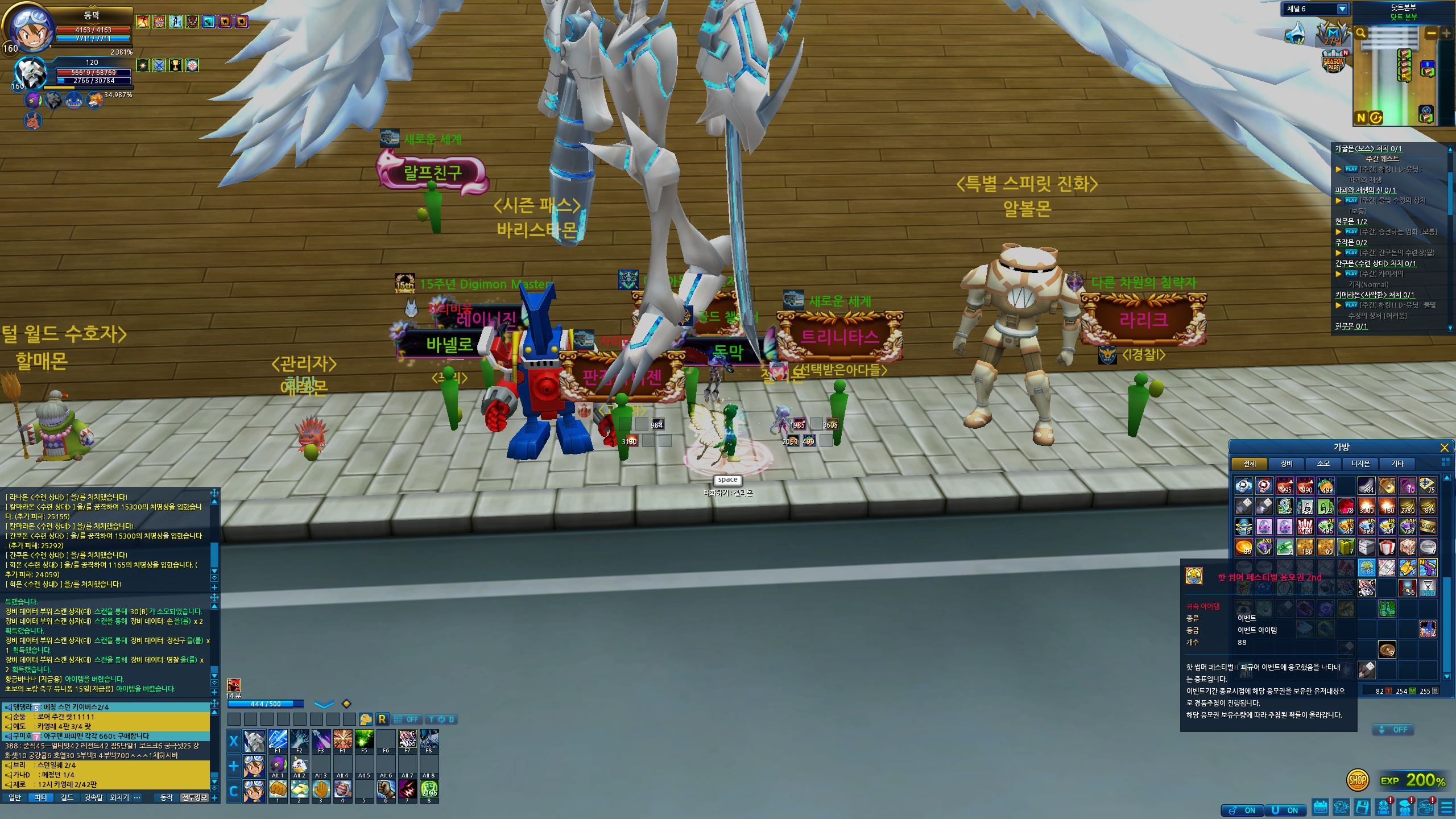
Task: Open the gold SHOP button
Action: pos(1358,780)
